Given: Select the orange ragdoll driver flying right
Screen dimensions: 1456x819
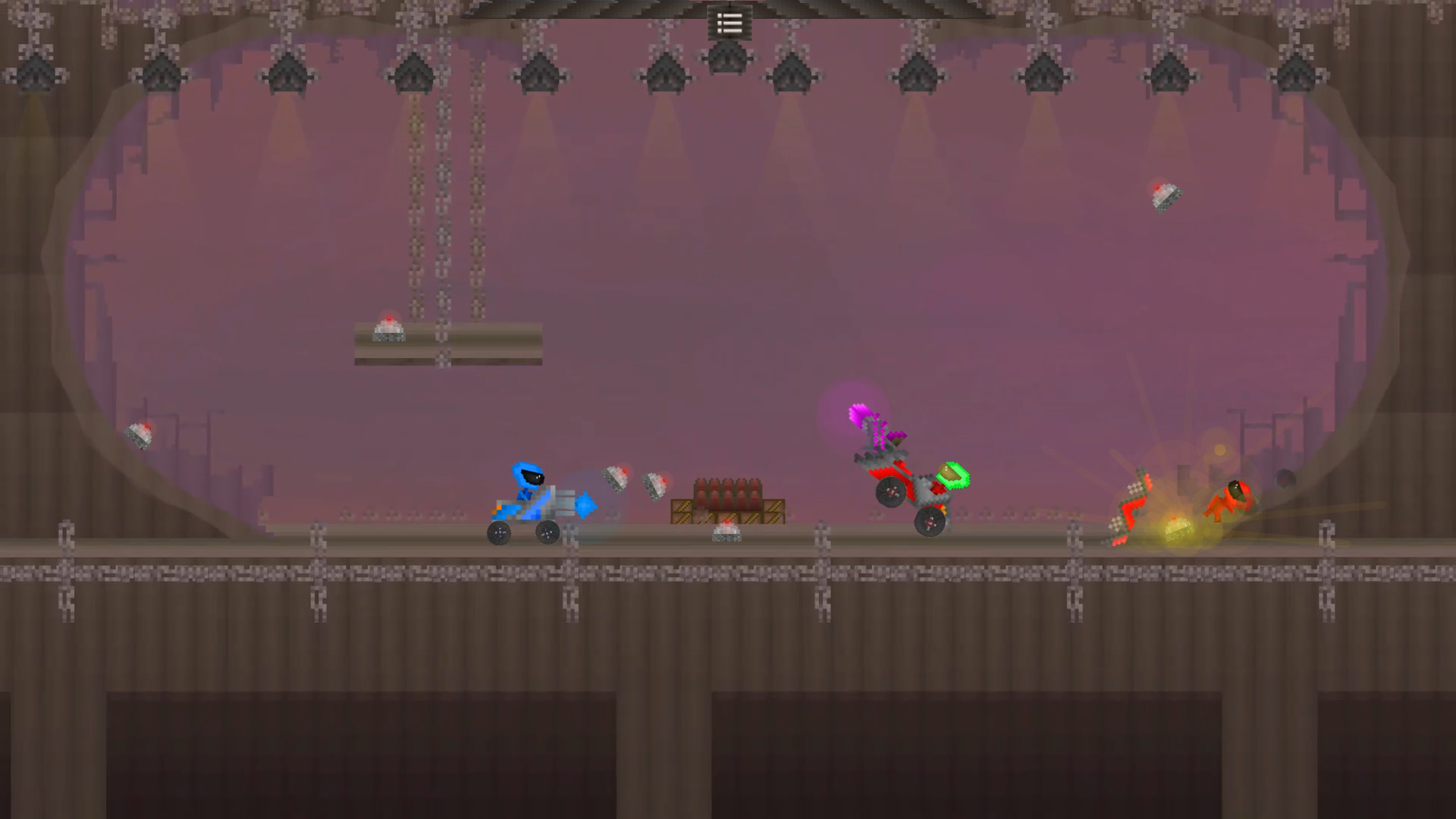Looking at the screenshot, I should (1234, 497).
